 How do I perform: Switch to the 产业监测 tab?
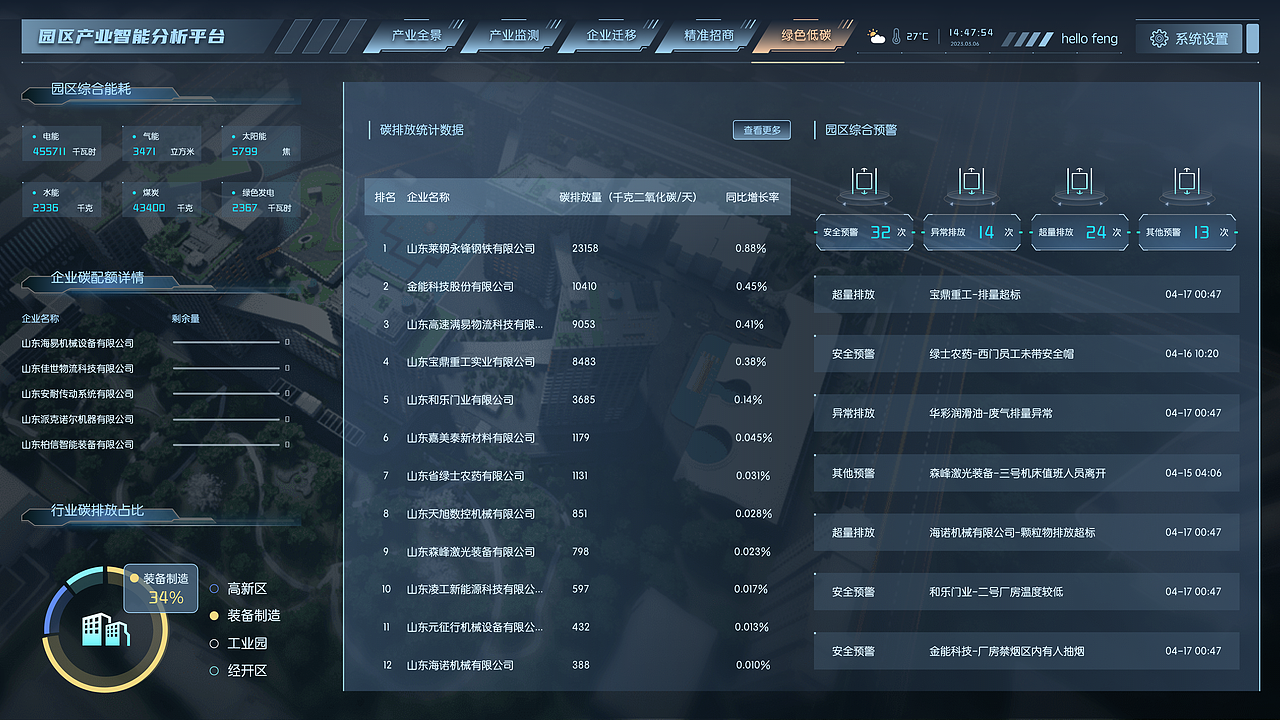coord(513,34)
